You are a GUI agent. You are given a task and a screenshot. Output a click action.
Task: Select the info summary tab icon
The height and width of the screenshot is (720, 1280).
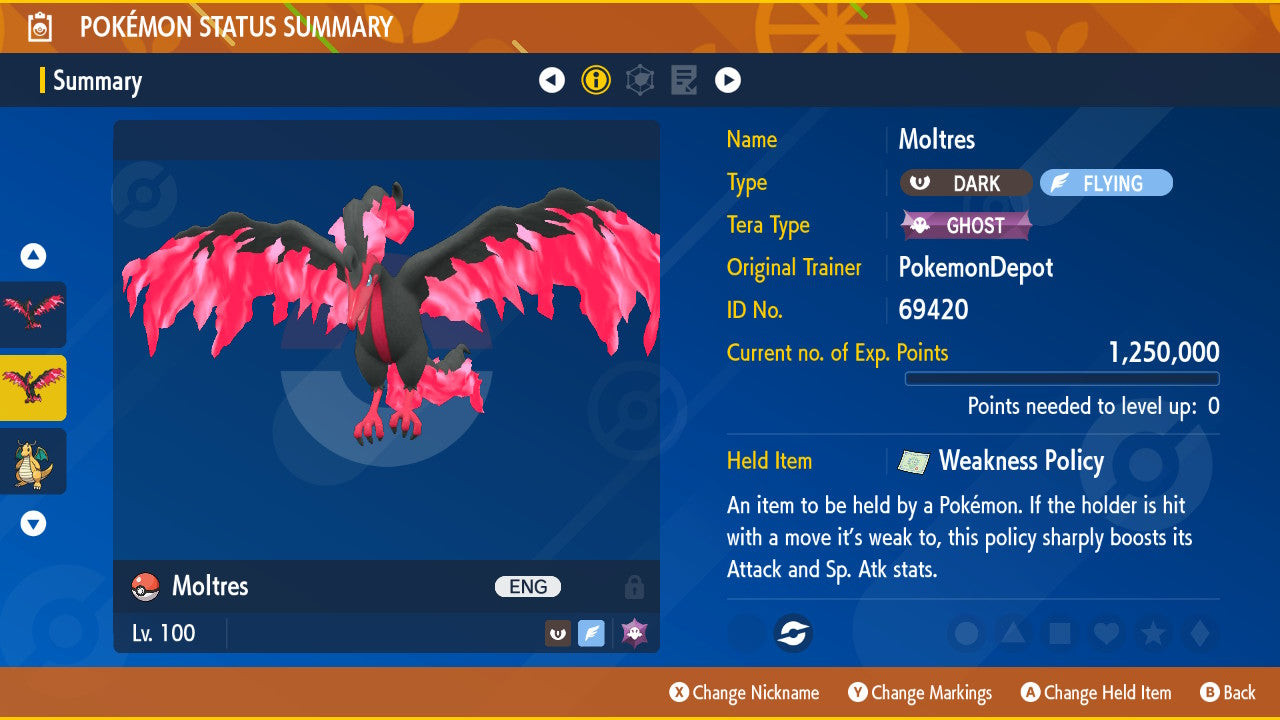pos(596,80)
